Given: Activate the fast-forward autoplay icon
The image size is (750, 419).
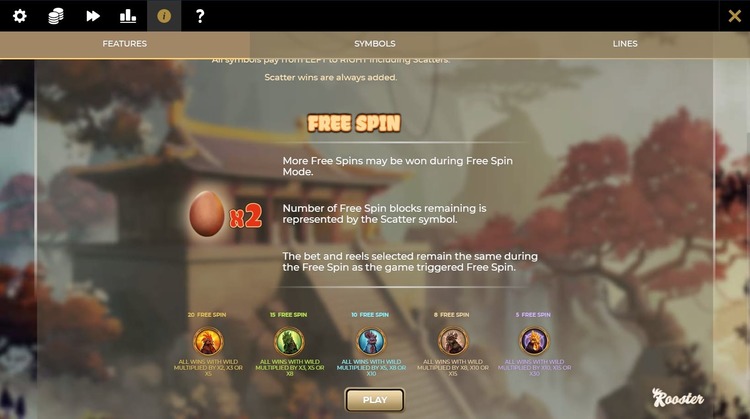Looking at the screenshot, I should coord(93,16).
